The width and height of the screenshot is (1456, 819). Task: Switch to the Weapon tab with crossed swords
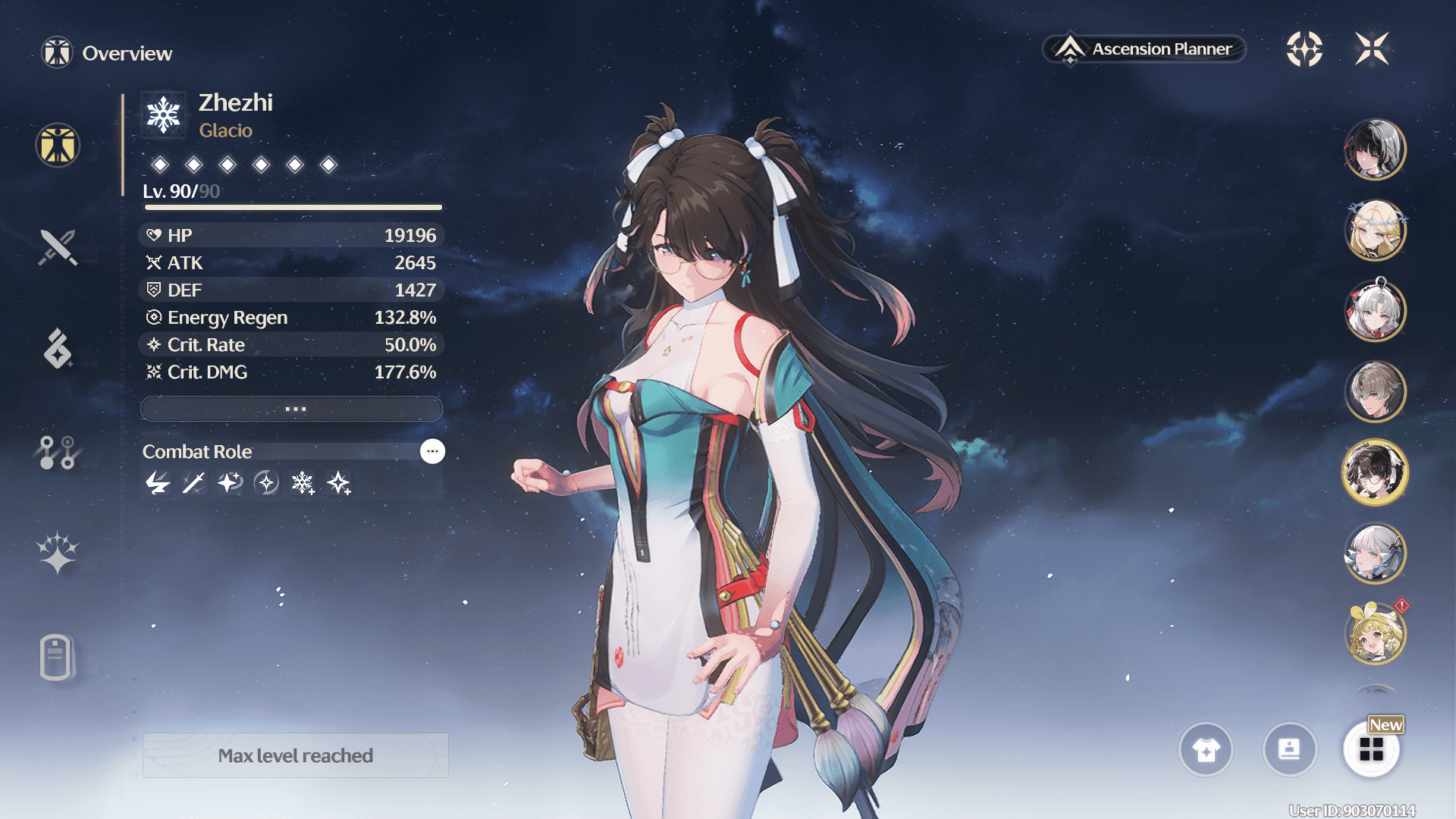[58, 247]
